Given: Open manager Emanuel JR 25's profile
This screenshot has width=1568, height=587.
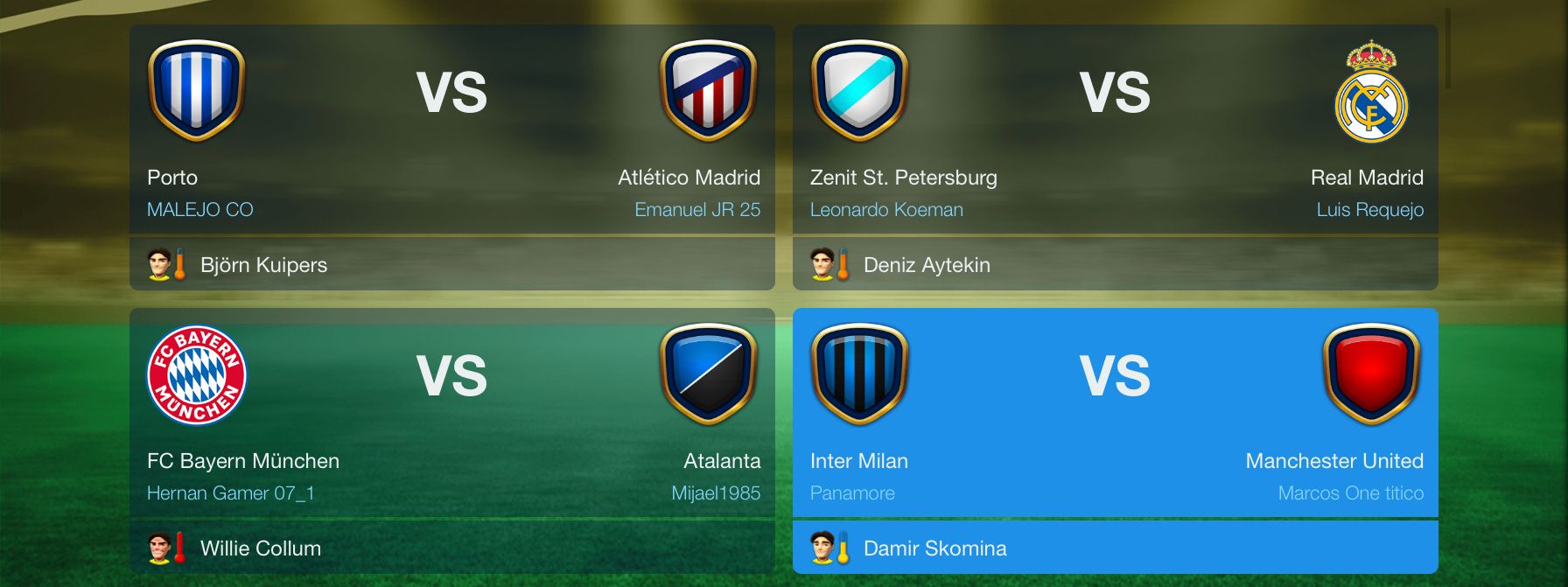Looking at the screenshot, I should (696, 210).
